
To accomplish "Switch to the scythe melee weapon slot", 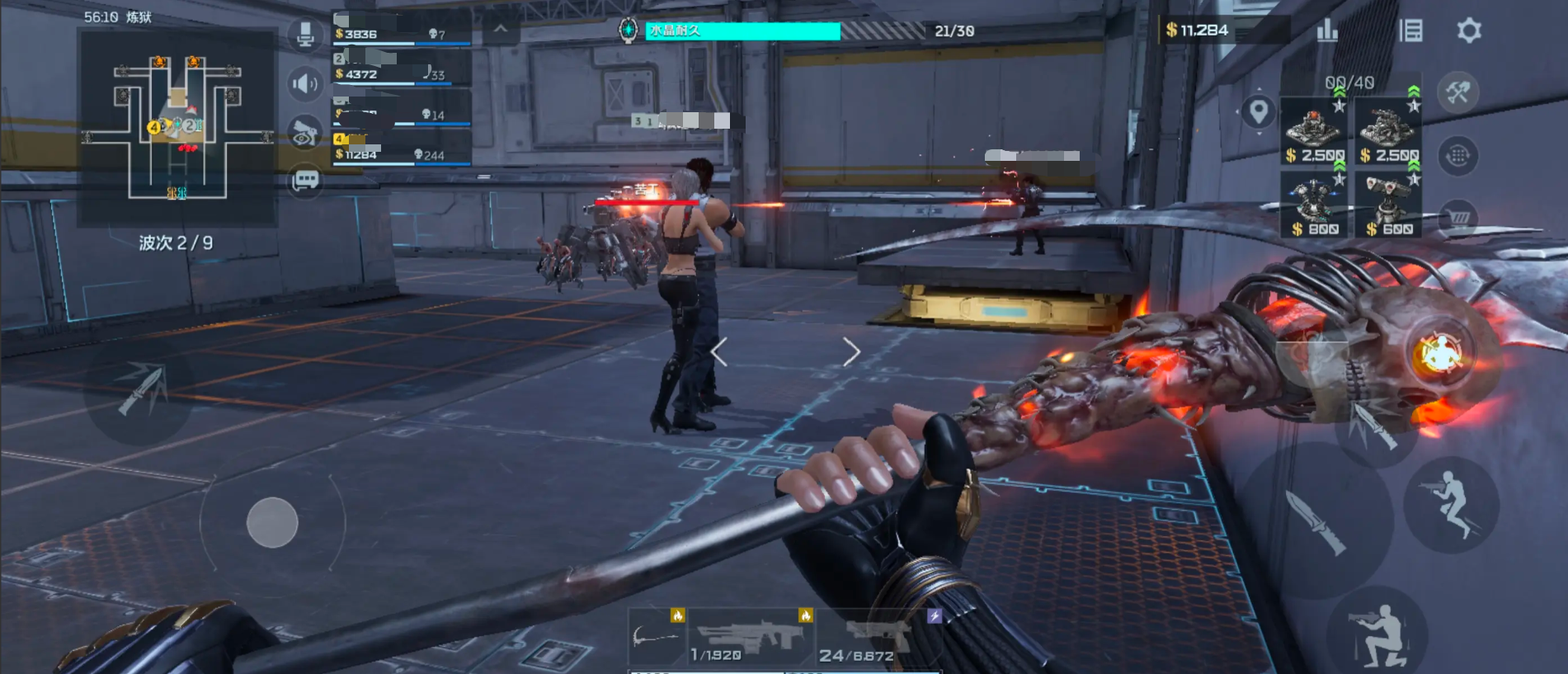I will pyautogui.click(x=657, y=637).
